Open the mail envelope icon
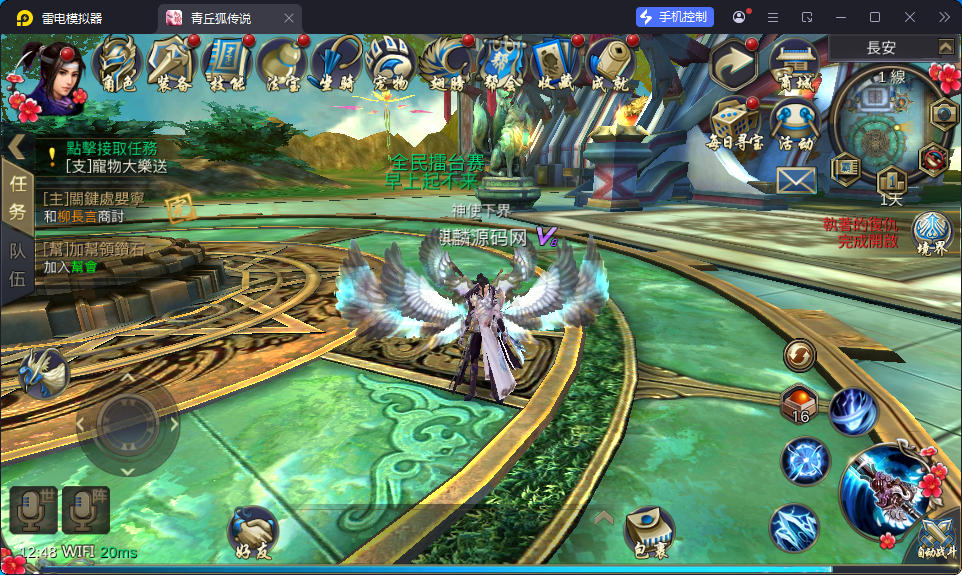This screenshot has width=962, height=575. pyautogui.click(x=796, y=180)
